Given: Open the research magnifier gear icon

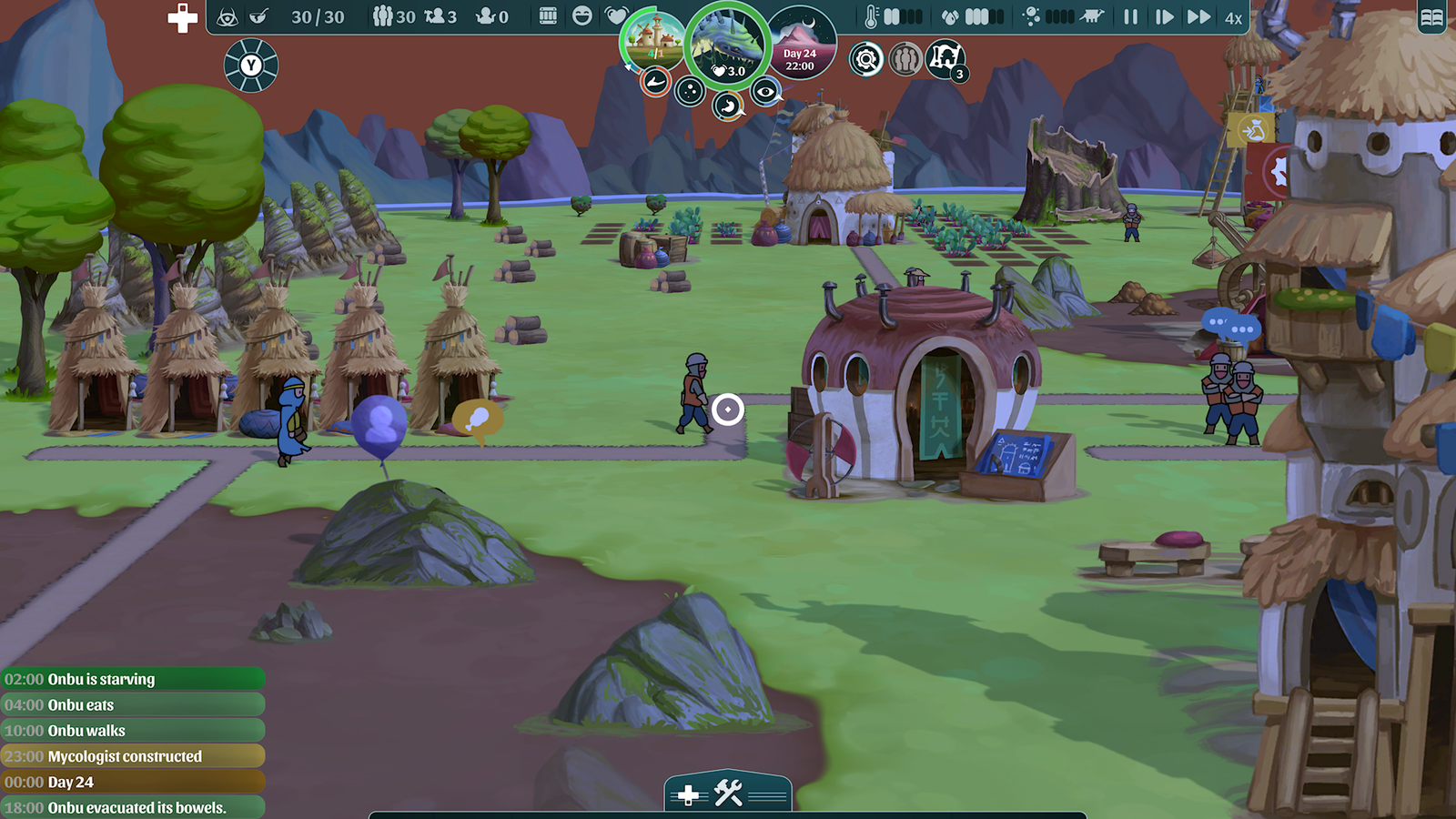Looking at the screenshot, I should point(866,60).
